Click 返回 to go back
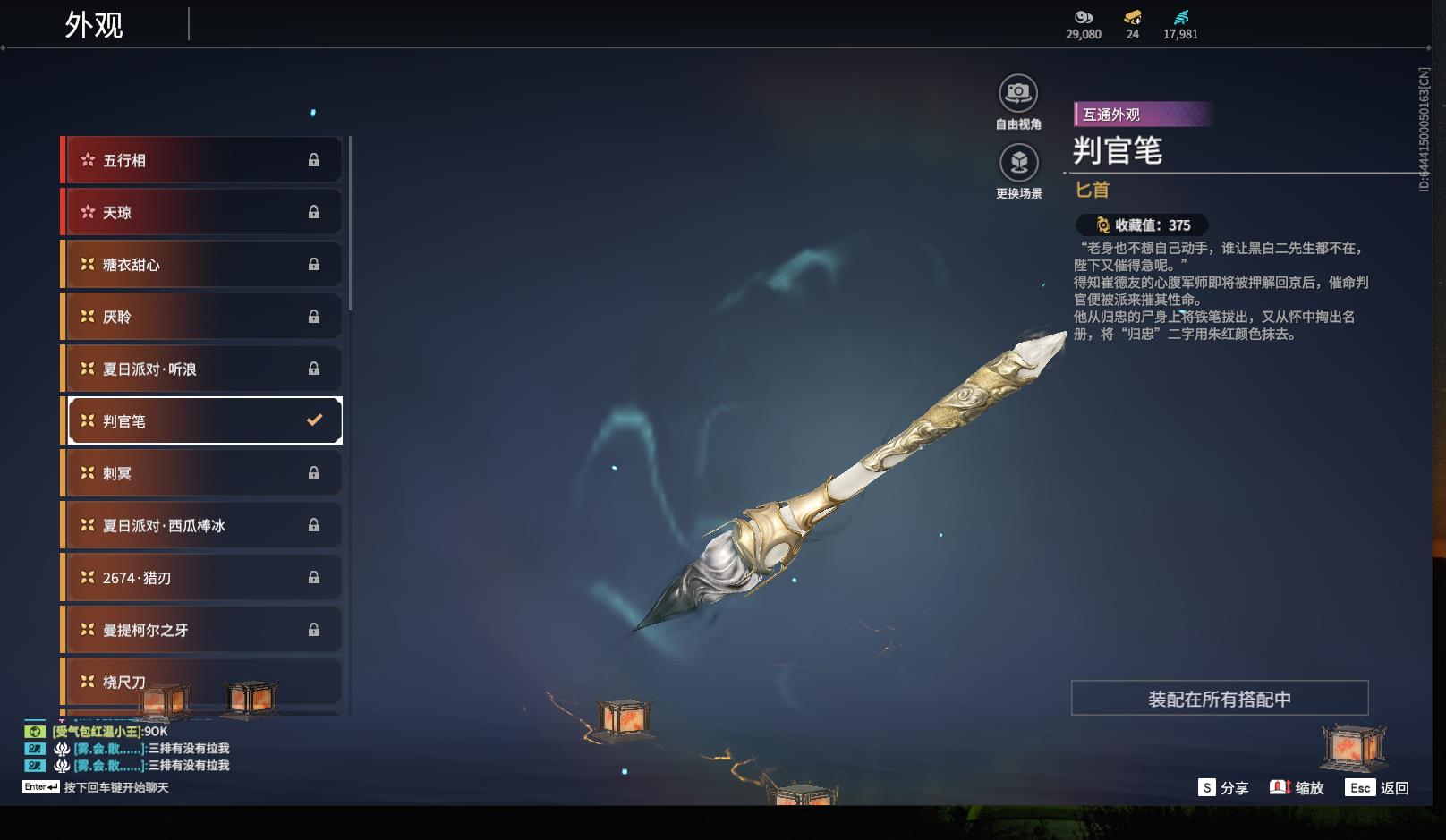Screen dimensions: 1446x840 pos(1377,788)
